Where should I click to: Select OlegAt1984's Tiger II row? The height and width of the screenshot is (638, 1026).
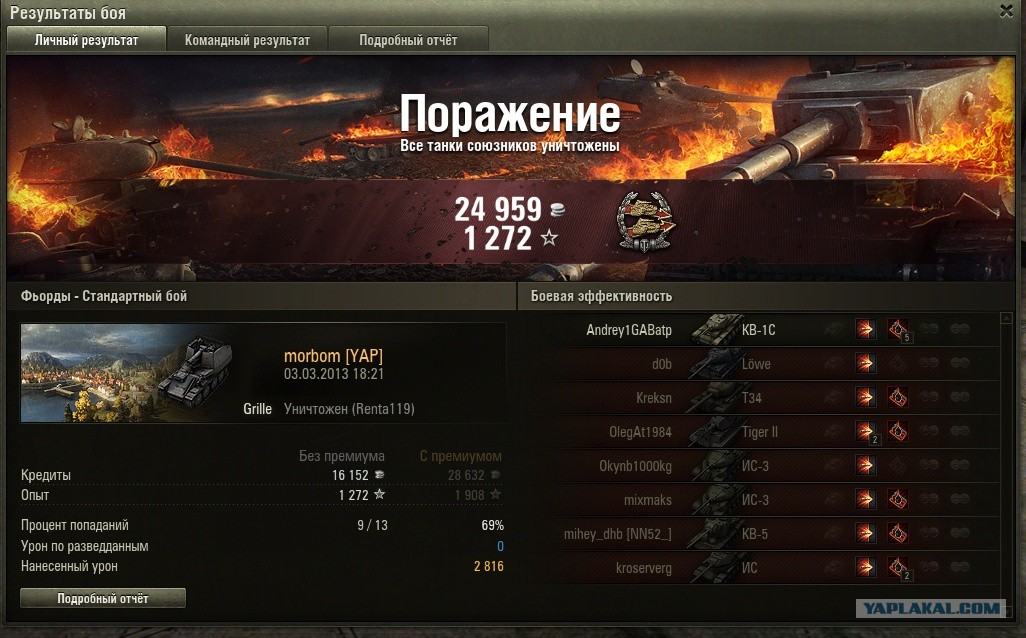[x=760, y=432]
